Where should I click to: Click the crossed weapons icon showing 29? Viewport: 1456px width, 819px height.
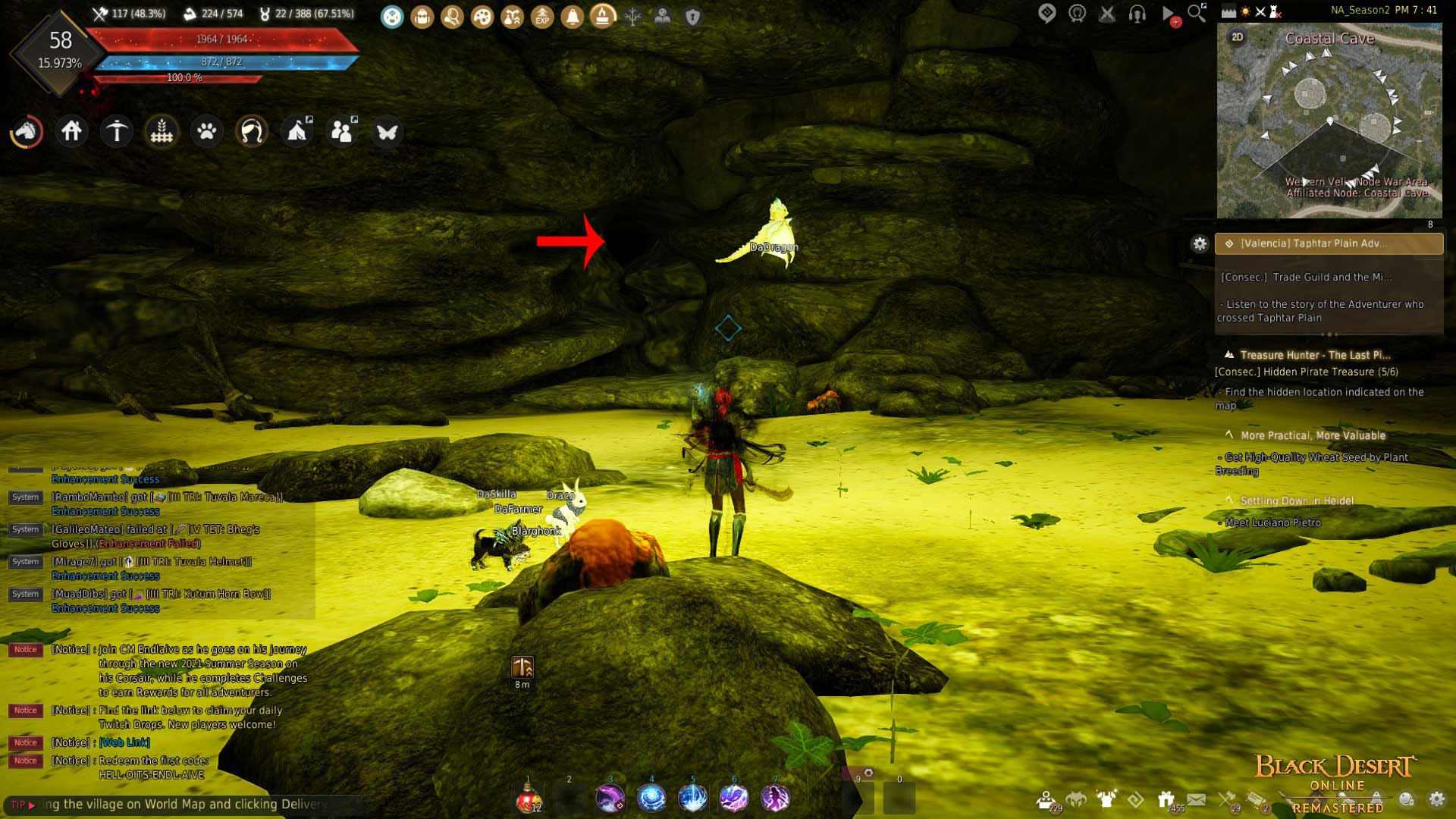pyautogui.click(x=1225, y=798)
